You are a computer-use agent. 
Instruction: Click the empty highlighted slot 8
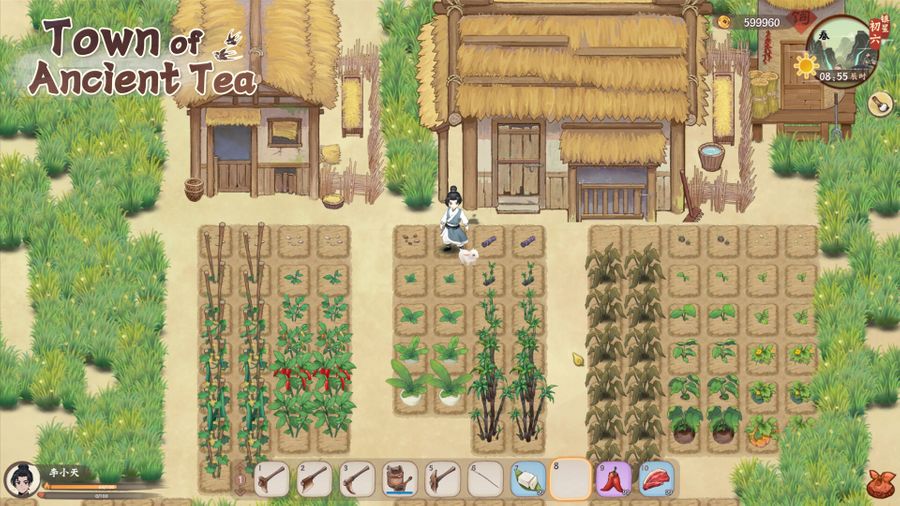tap(571, 479)
